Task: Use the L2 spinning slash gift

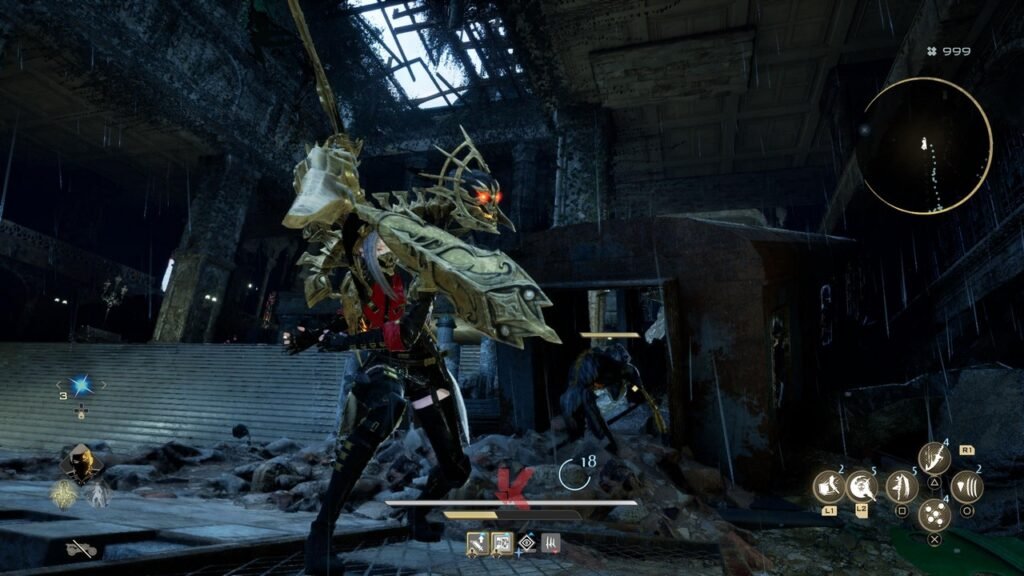Action: 861,487
